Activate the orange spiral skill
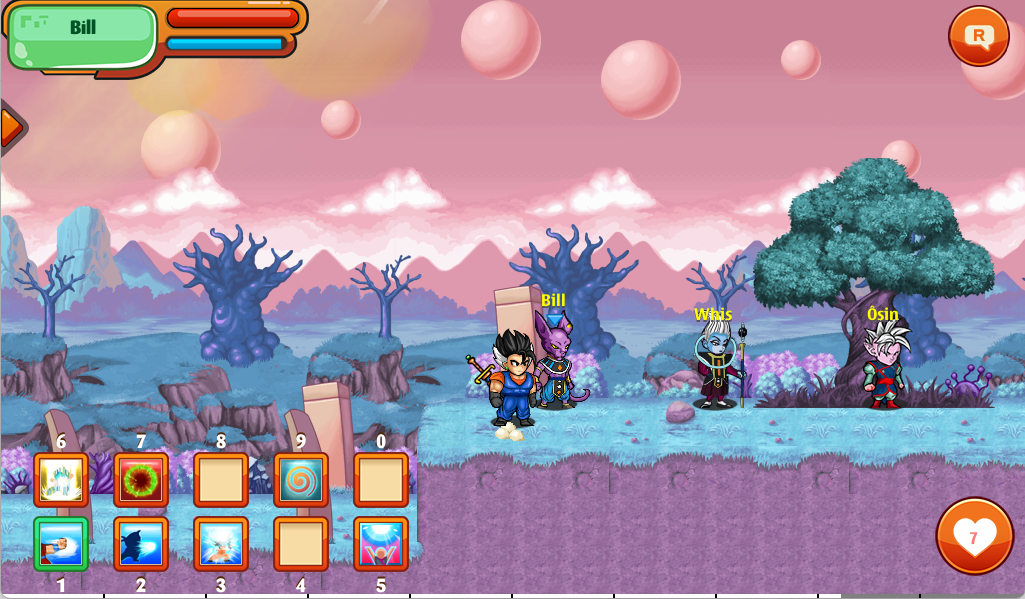 pos(301,480)
